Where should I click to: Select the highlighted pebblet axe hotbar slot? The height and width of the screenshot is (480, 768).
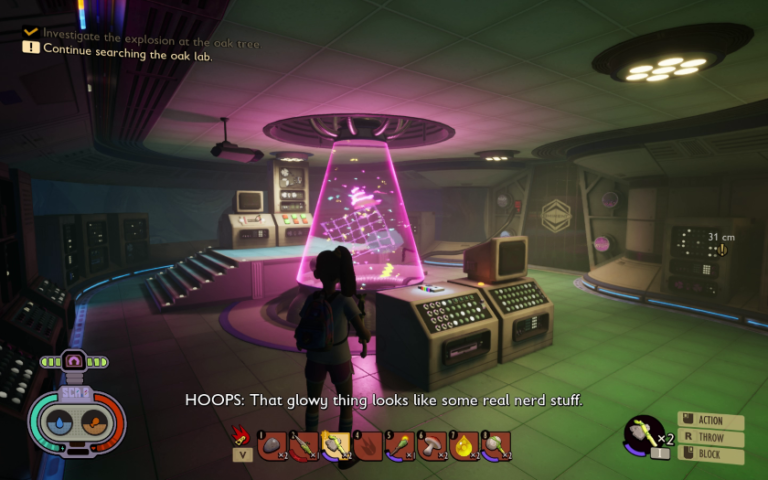pyautogui.click(x=336, y=445)
